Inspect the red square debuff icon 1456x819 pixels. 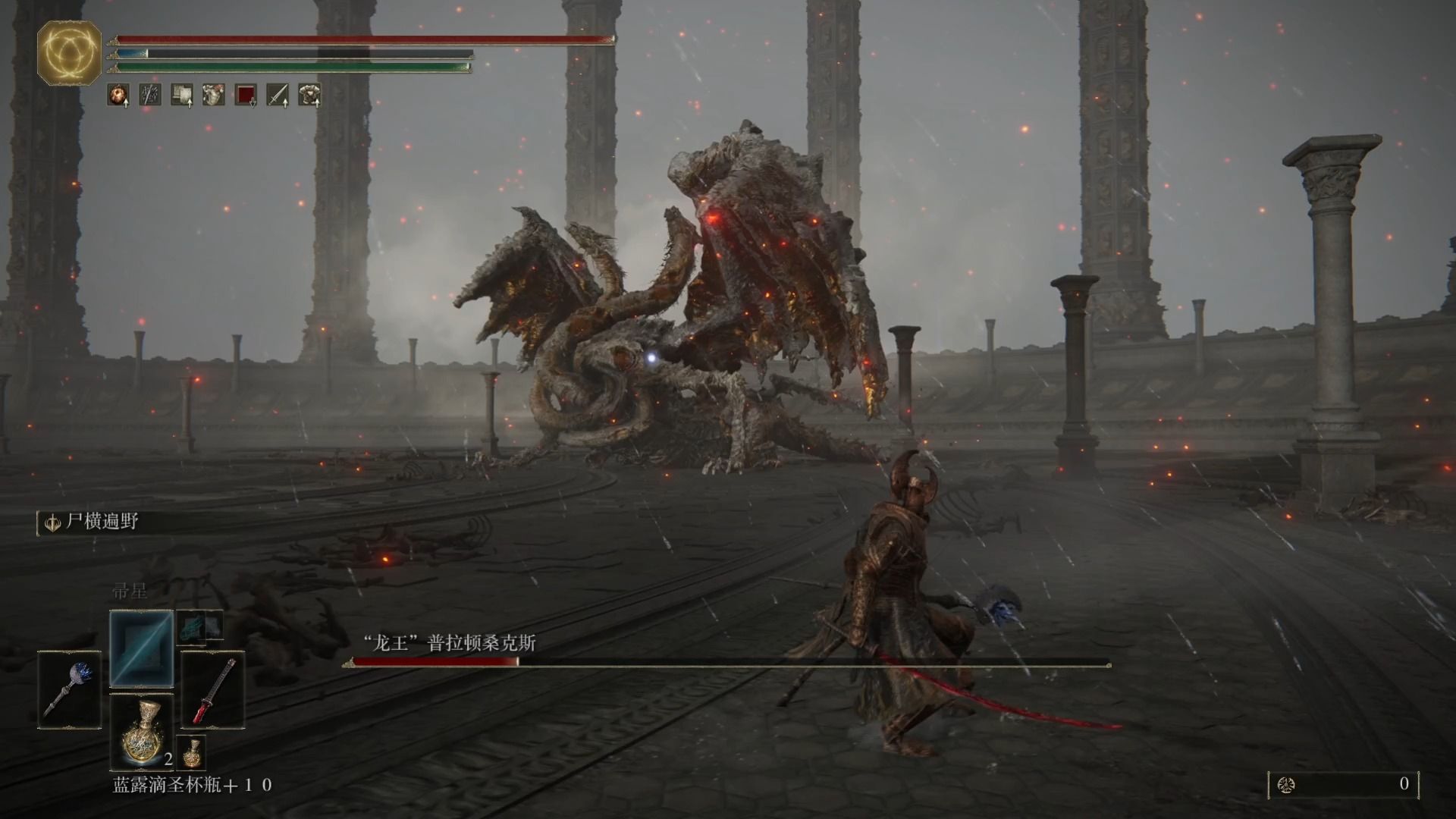(x=245, y=95)
